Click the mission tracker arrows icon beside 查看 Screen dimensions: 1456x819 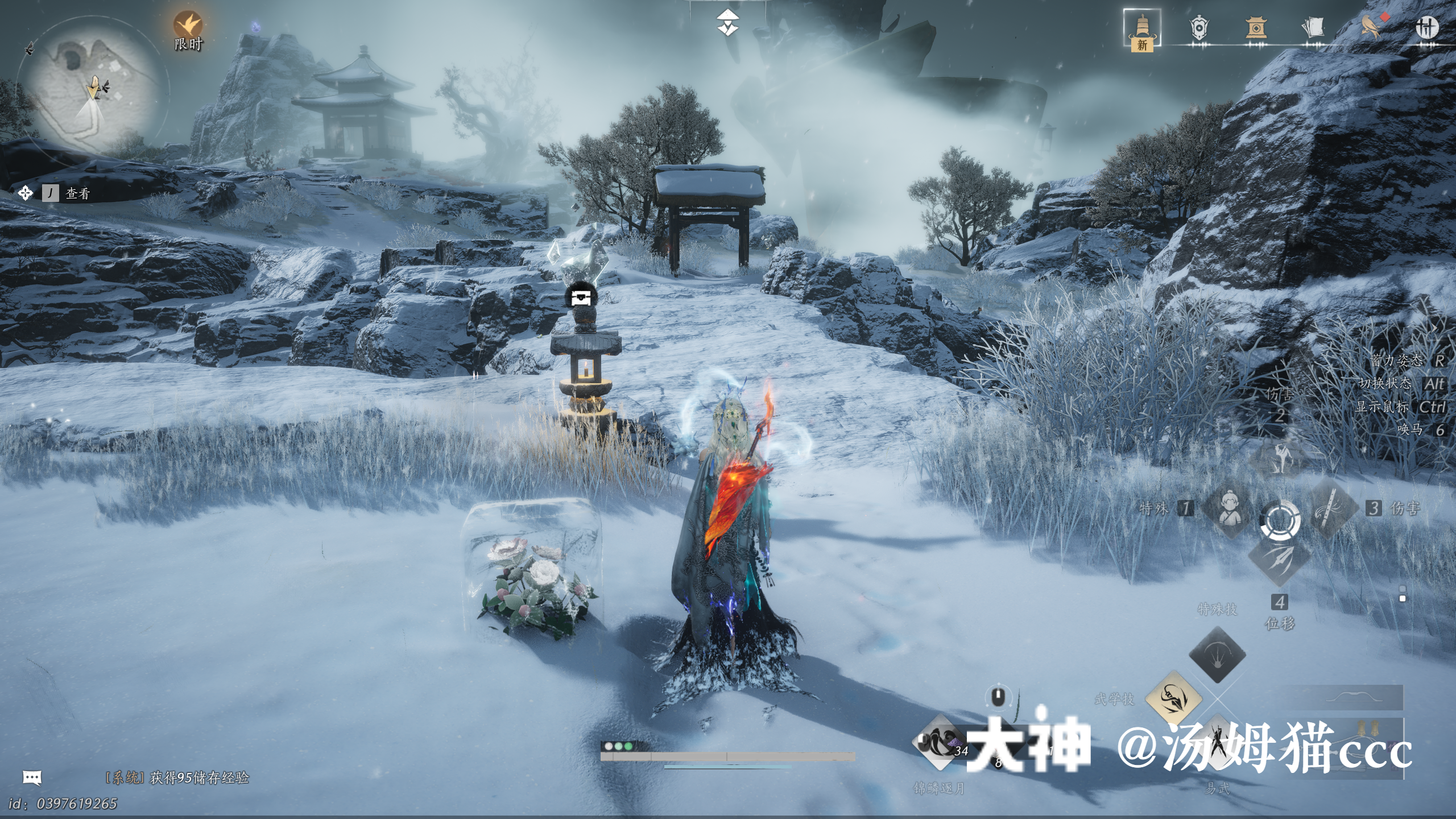click(25, 193)
